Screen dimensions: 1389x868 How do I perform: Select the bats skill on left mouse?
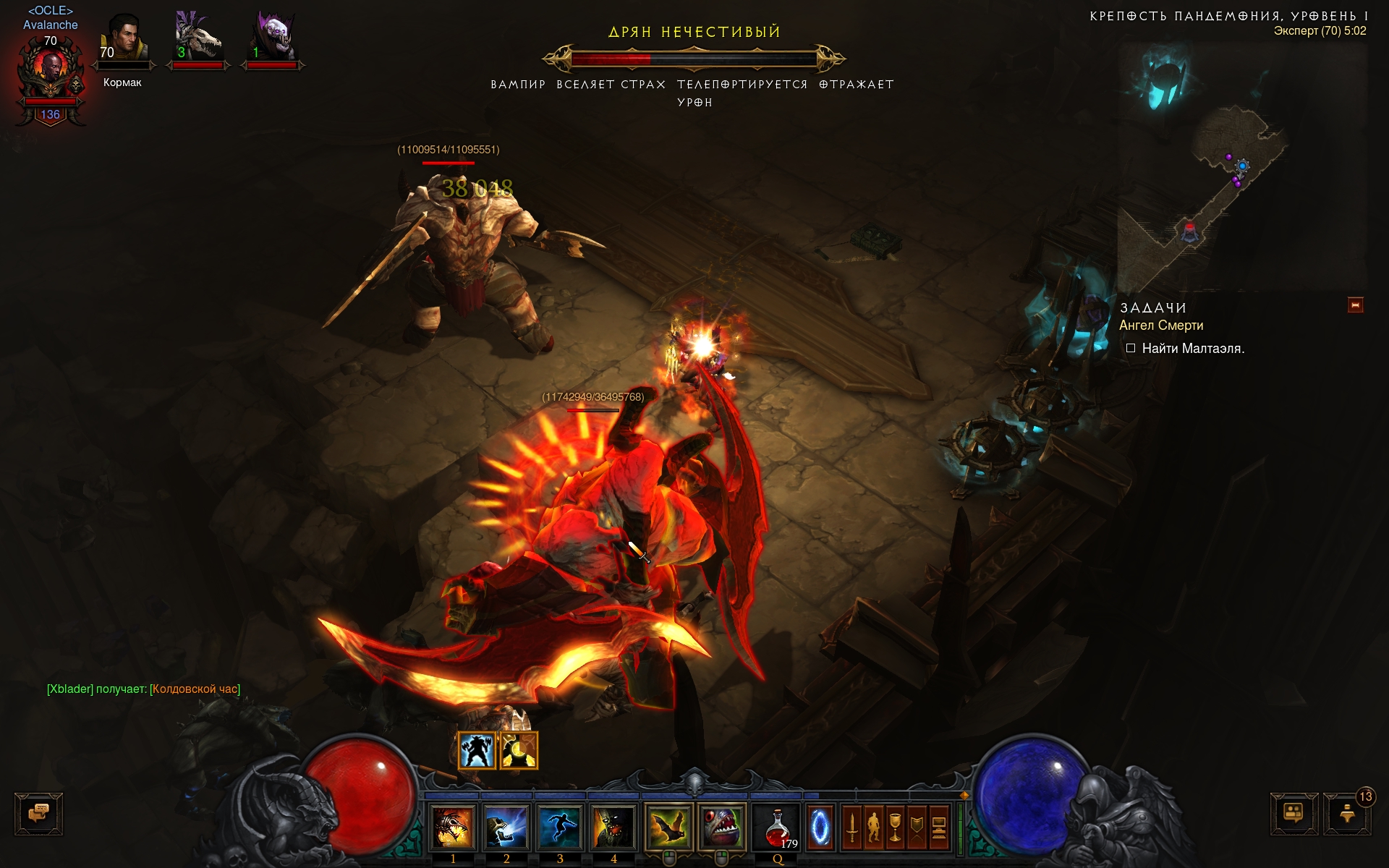tap(668, 828)
